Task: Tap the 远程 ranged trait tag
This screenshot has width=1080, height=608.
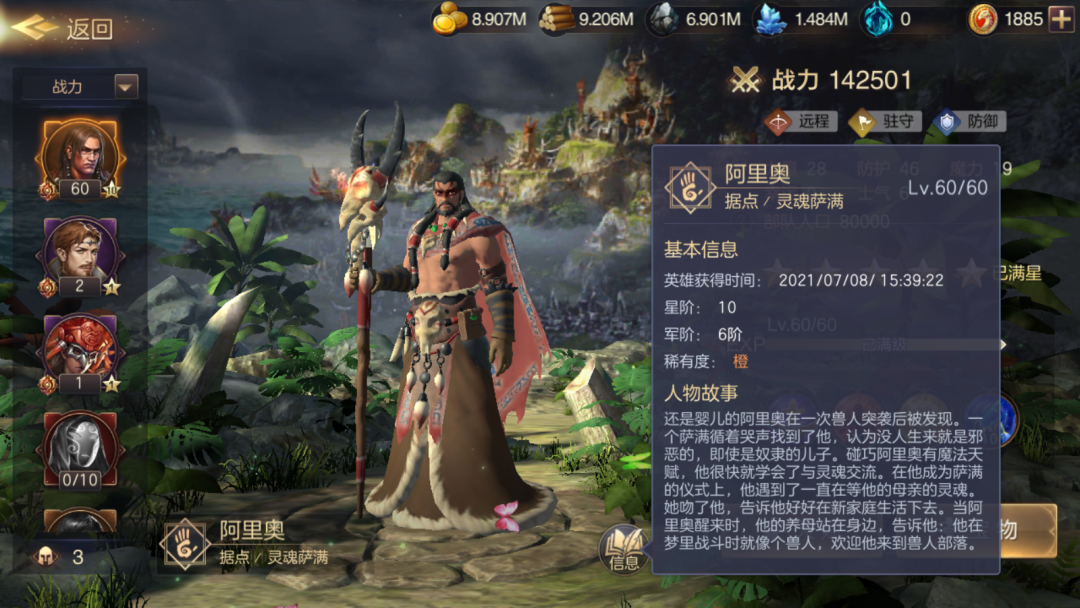Action: [800, 122]
